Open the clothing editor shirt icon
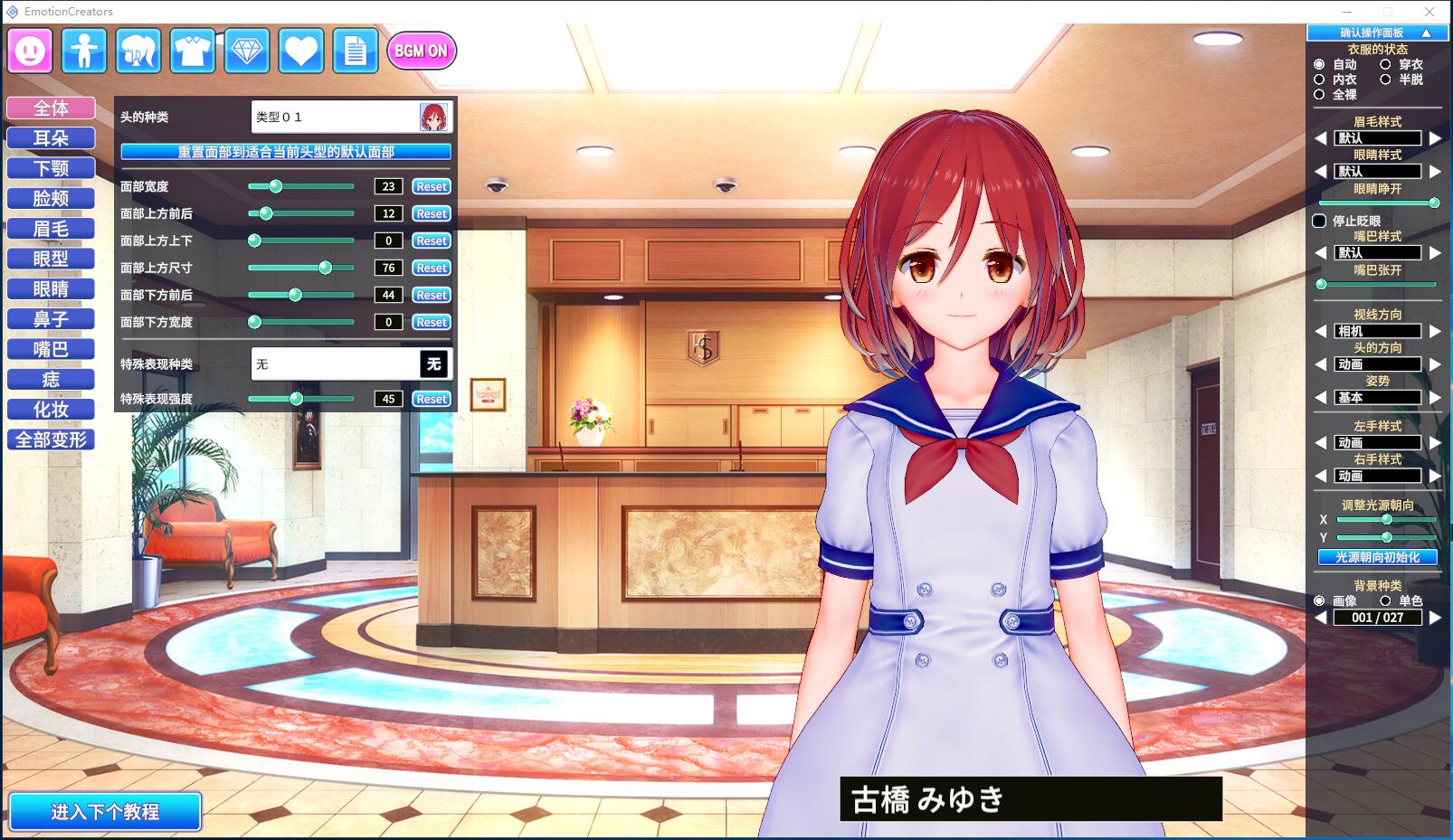The image size is (1453, 840). click(193, 51)
